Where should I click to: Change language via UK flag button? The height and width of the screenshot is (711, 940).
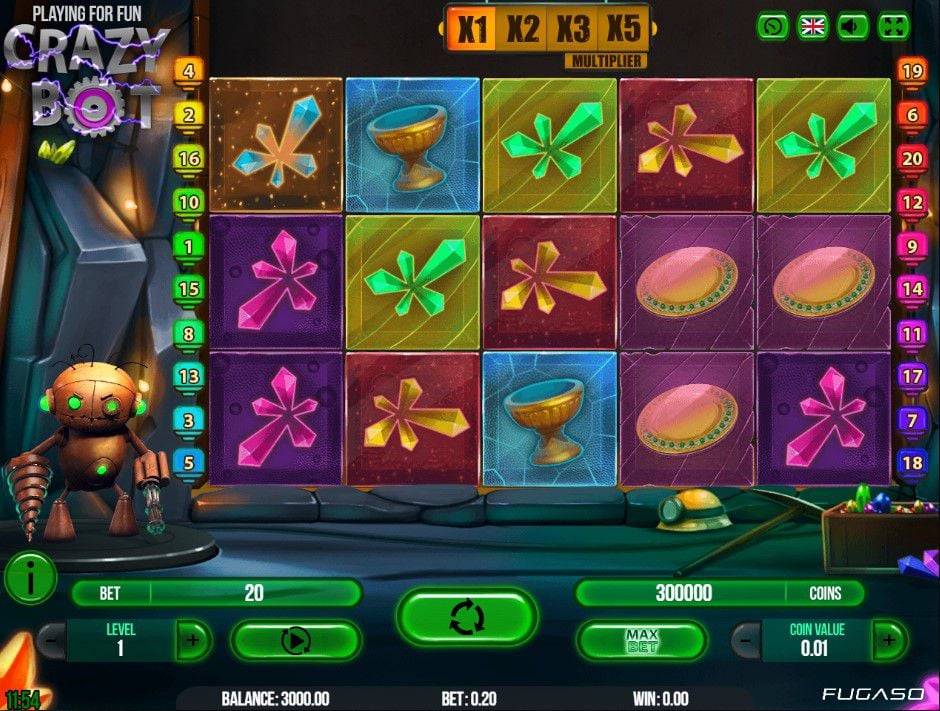(x=813, y=26)
